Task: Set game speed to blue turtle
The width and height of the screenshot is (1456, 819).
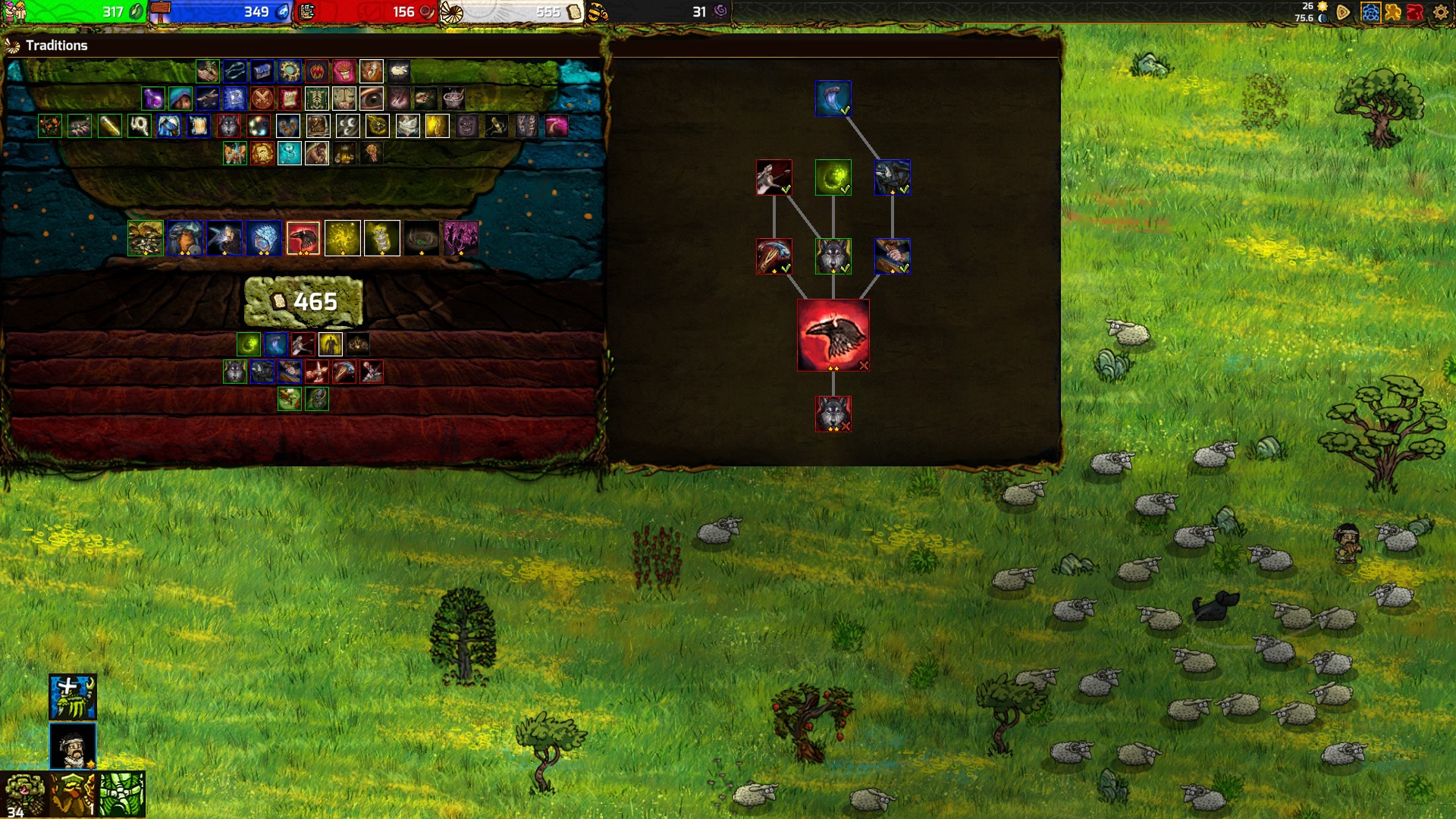Action: (x=1370, y=12)
